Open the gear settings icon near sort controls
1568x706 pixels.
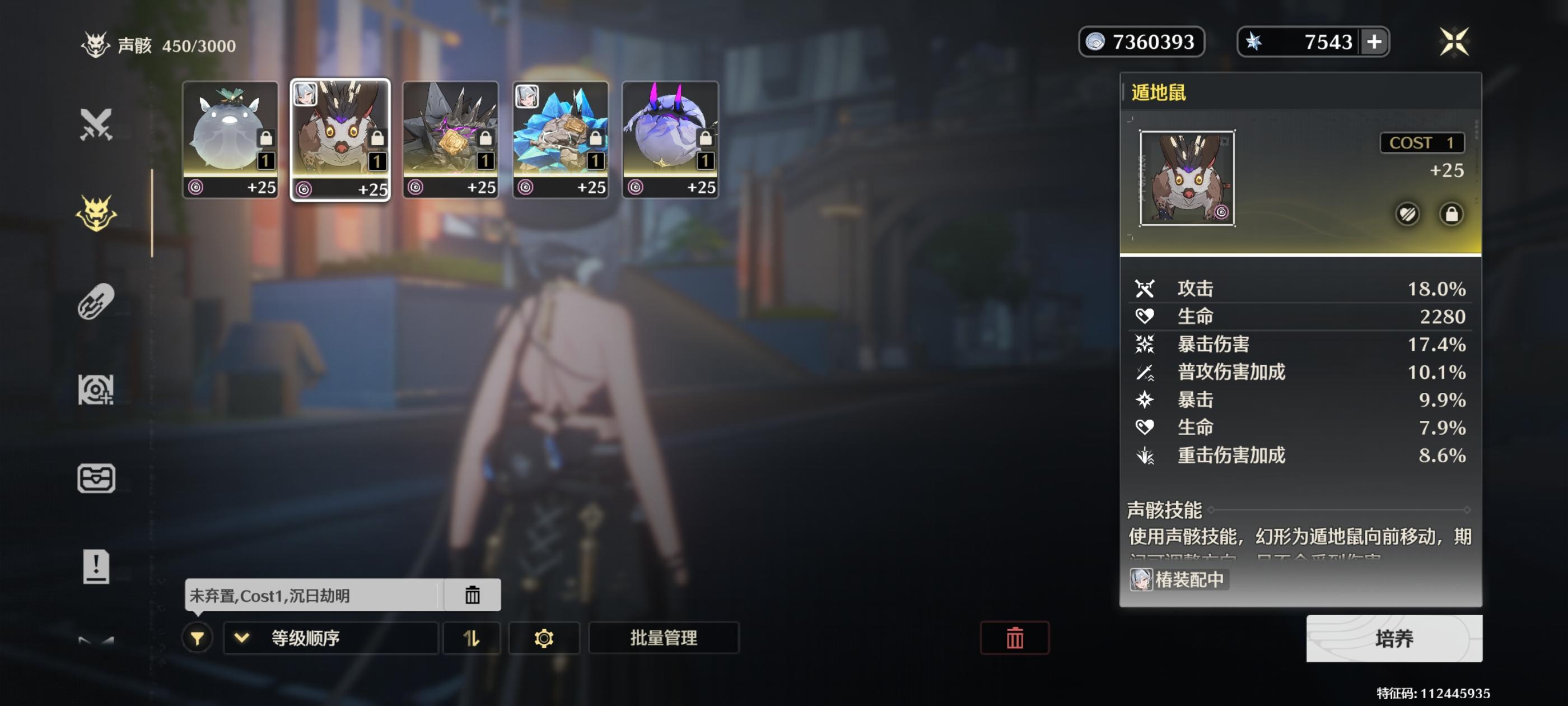pyautogui.click(x=544, y=638)
